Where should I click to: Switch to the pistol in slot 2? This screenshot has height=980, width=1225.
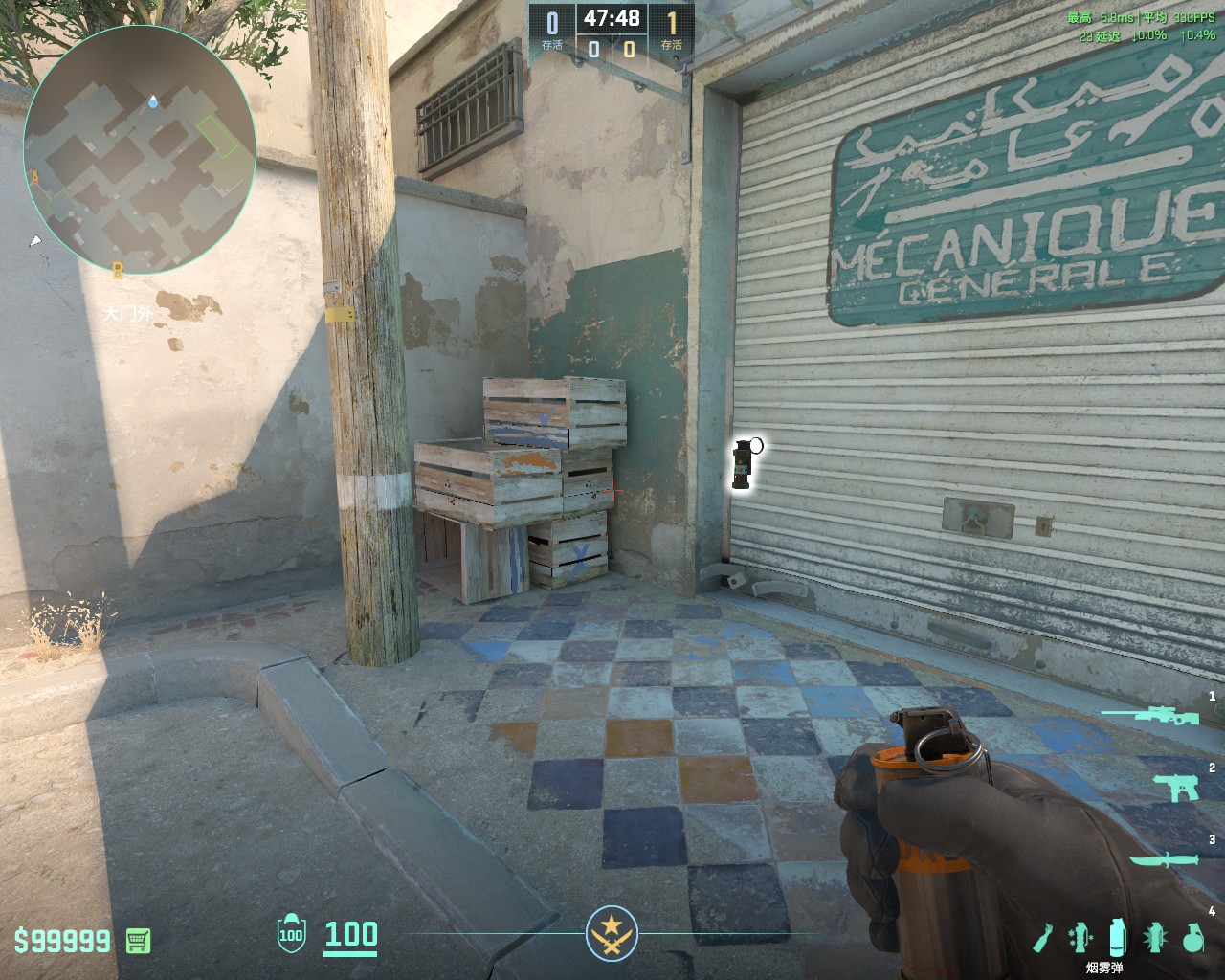click(1175, 787)
